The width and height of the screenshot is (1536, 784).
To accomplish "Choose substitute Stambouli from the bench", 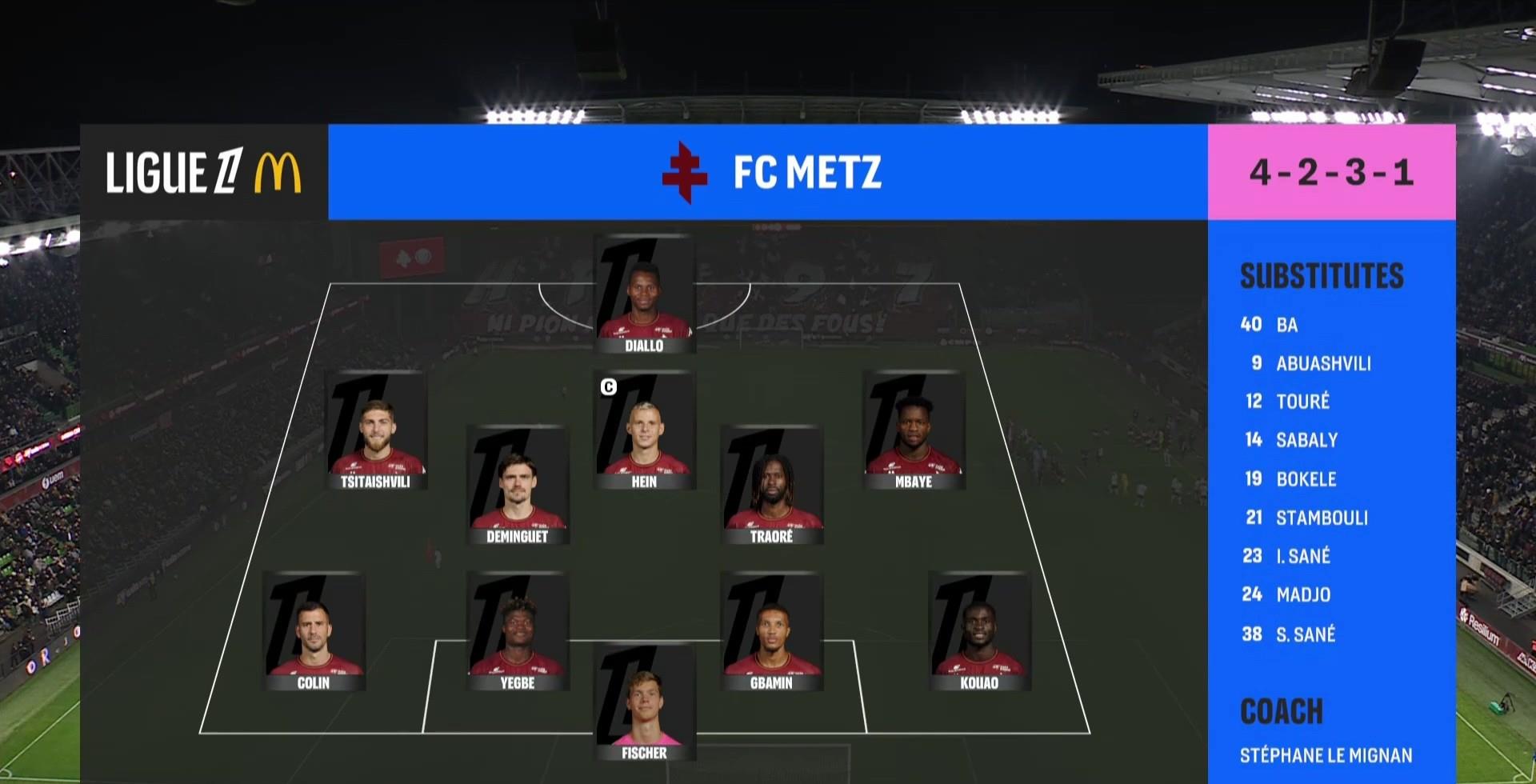I will tap(1321, 518).
